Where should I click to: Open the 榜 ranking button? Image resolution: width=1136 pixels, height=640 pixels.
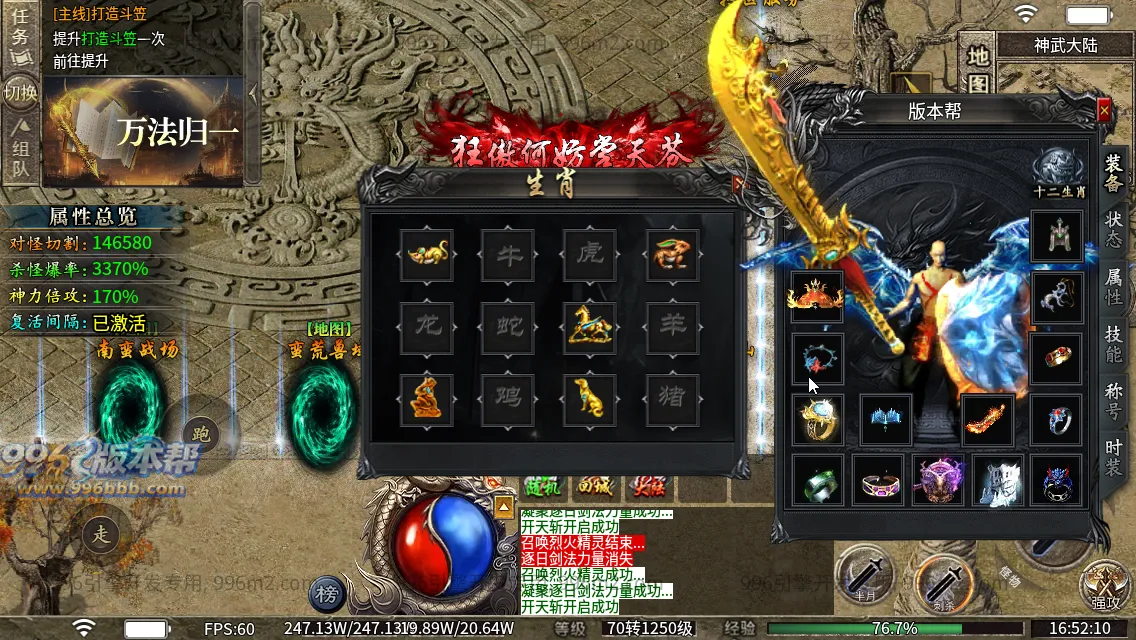[326, 594]
